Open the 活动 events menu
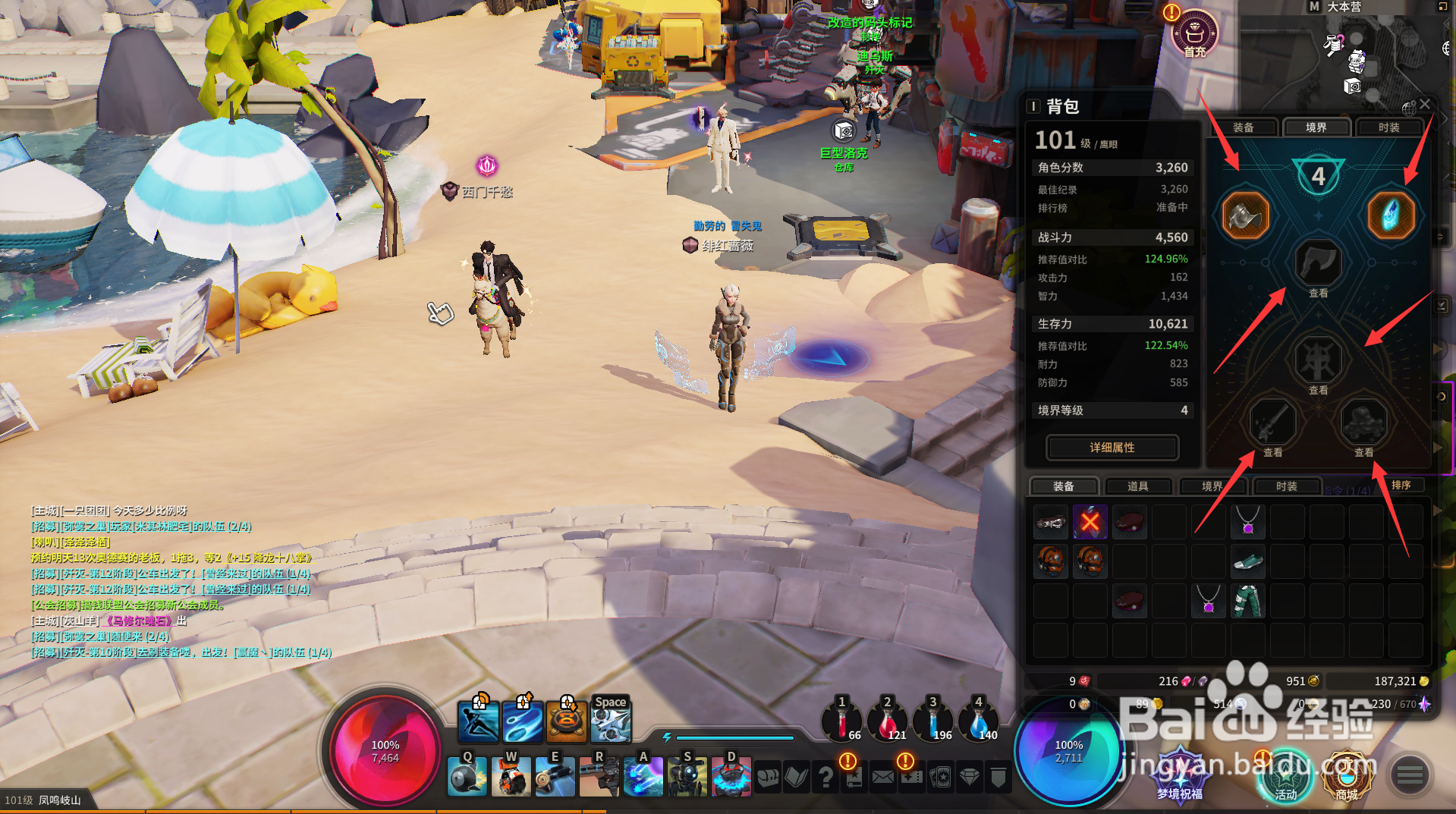This screenshot has width=1456, height=814. point(1285,775)
